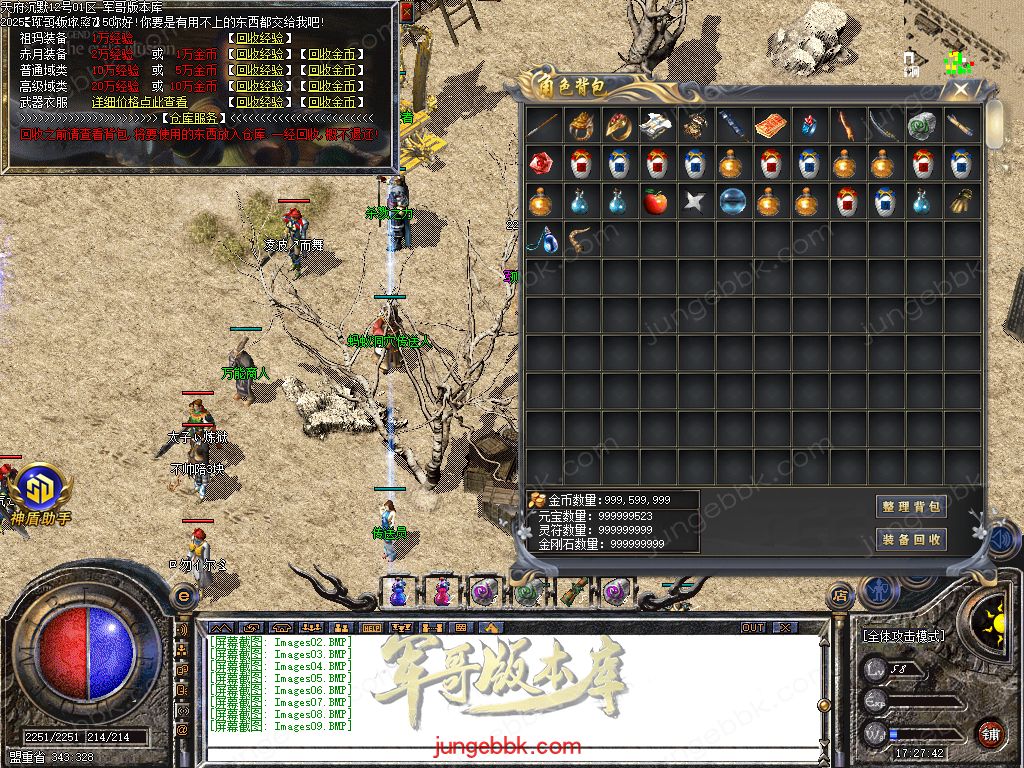Click 详细价格点此查看 price details link
The width and height of the screenshot is (1024, 768).
point(140,102)
